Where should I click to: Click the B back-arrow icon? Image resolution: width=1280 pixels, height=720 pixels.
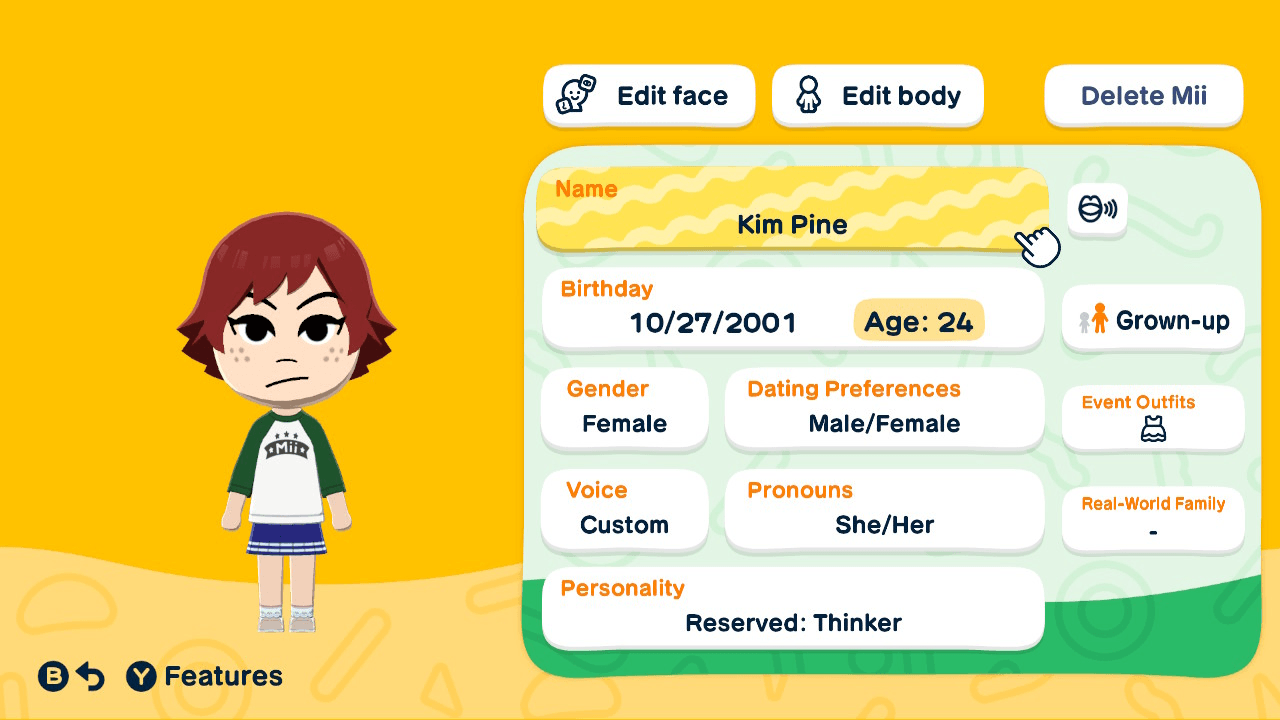tap(53, 676)
